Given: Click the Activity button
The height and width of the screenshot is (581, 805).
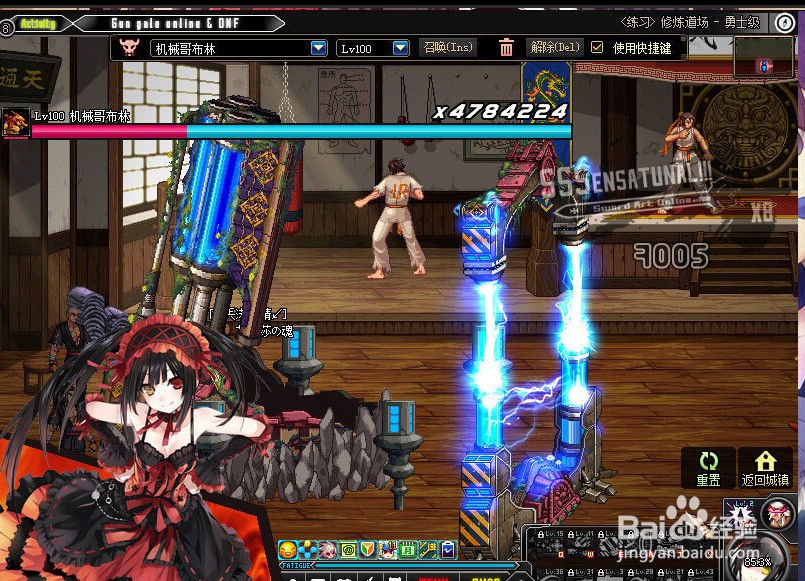Looking at the screenshot, I should (37, 23).
